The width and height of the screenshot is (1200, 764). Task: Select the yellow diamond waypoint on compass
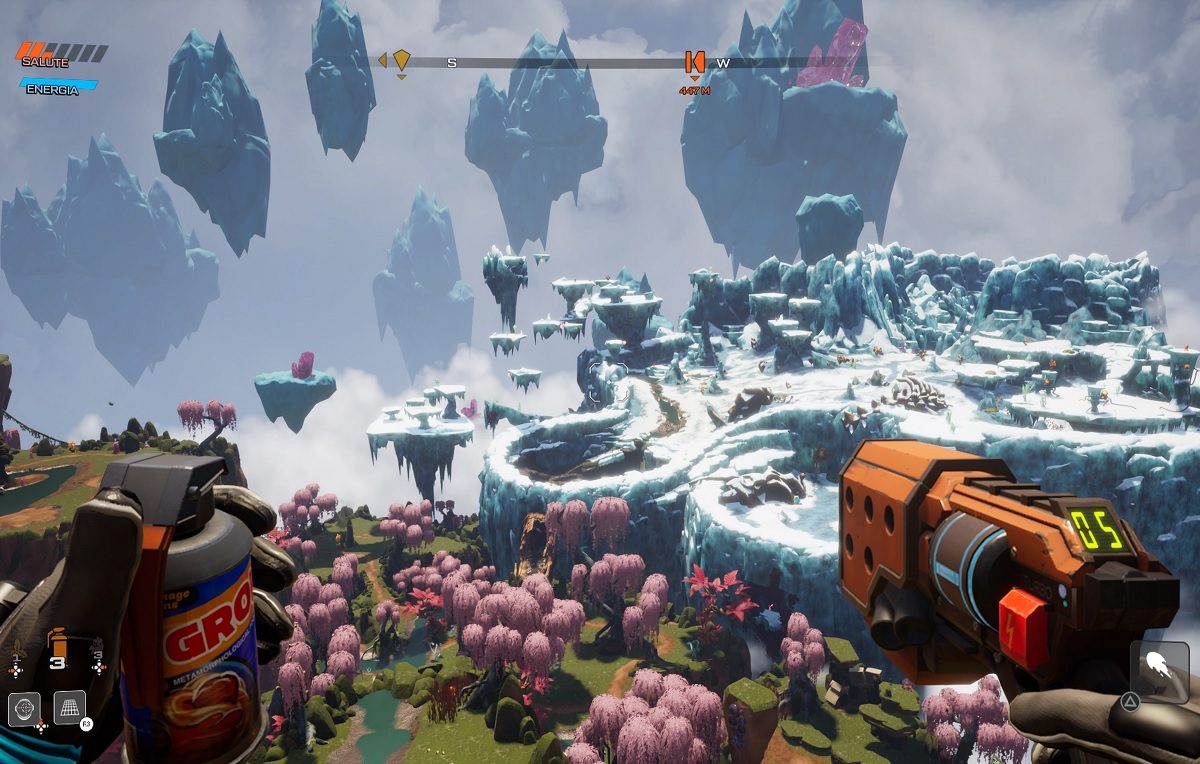point(401,60)
